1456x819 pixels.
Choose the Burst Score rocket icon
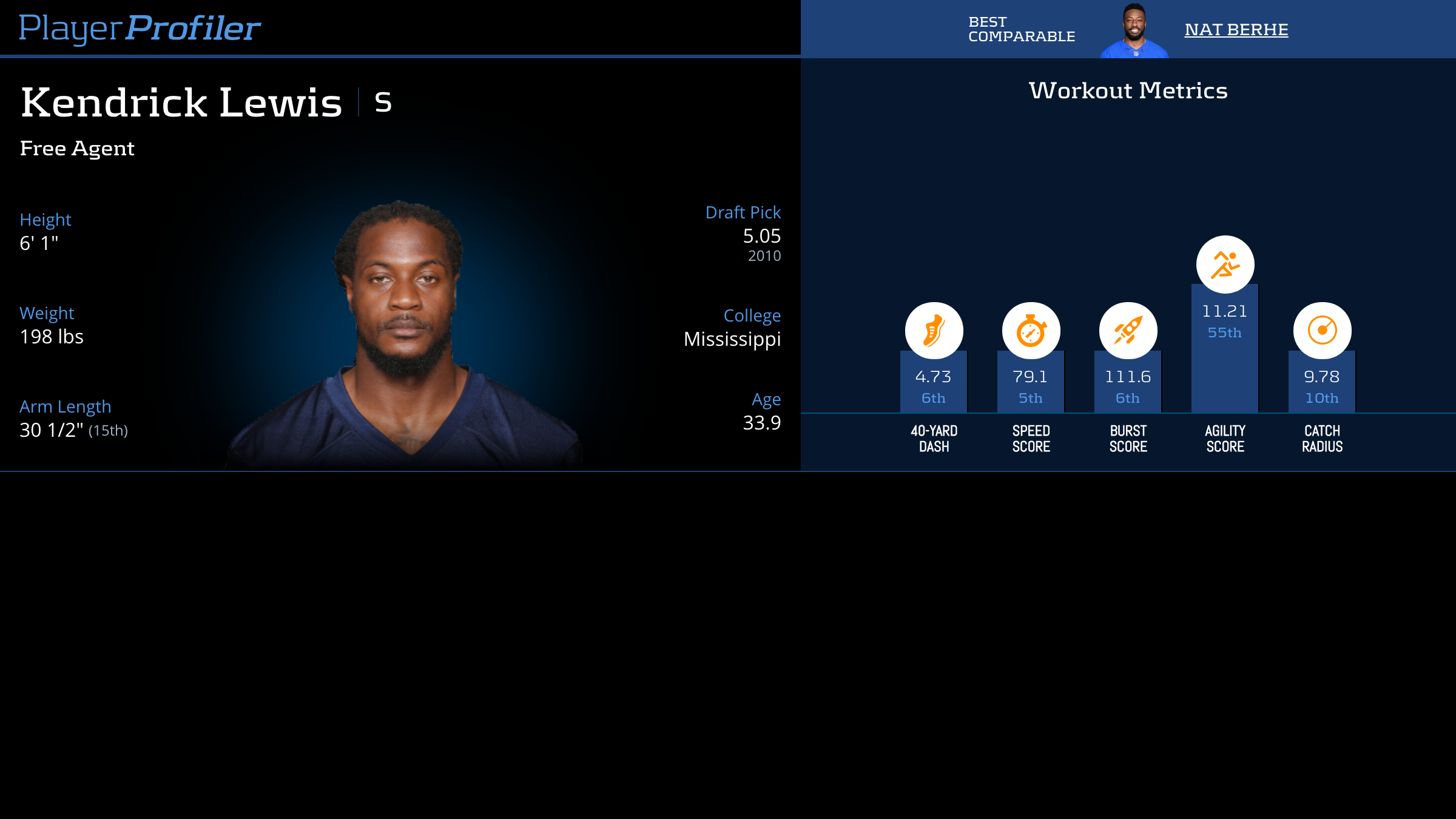[1128, 331]
